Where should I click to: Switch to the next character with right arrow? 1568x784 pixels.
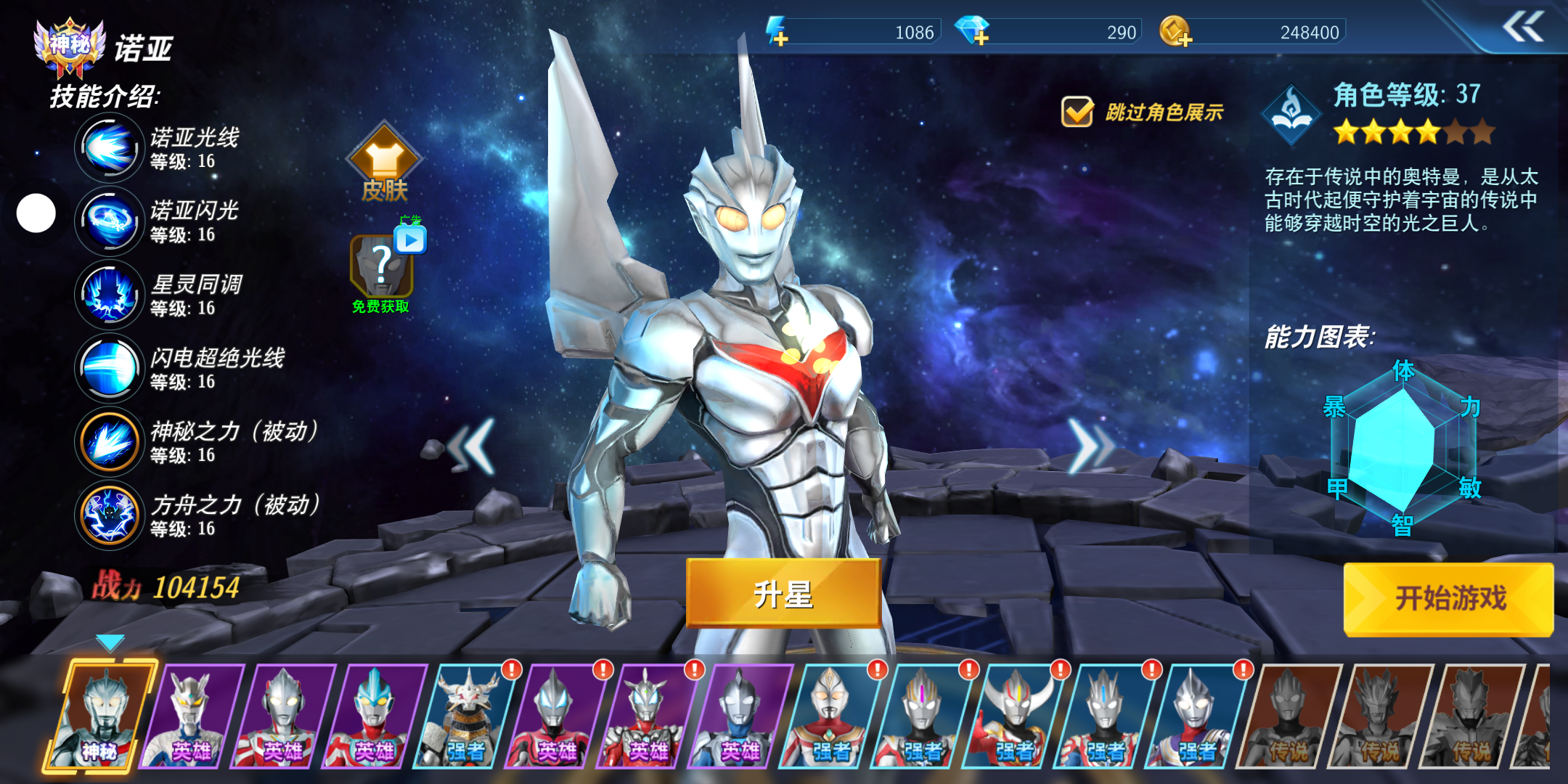pos(1090,446)
